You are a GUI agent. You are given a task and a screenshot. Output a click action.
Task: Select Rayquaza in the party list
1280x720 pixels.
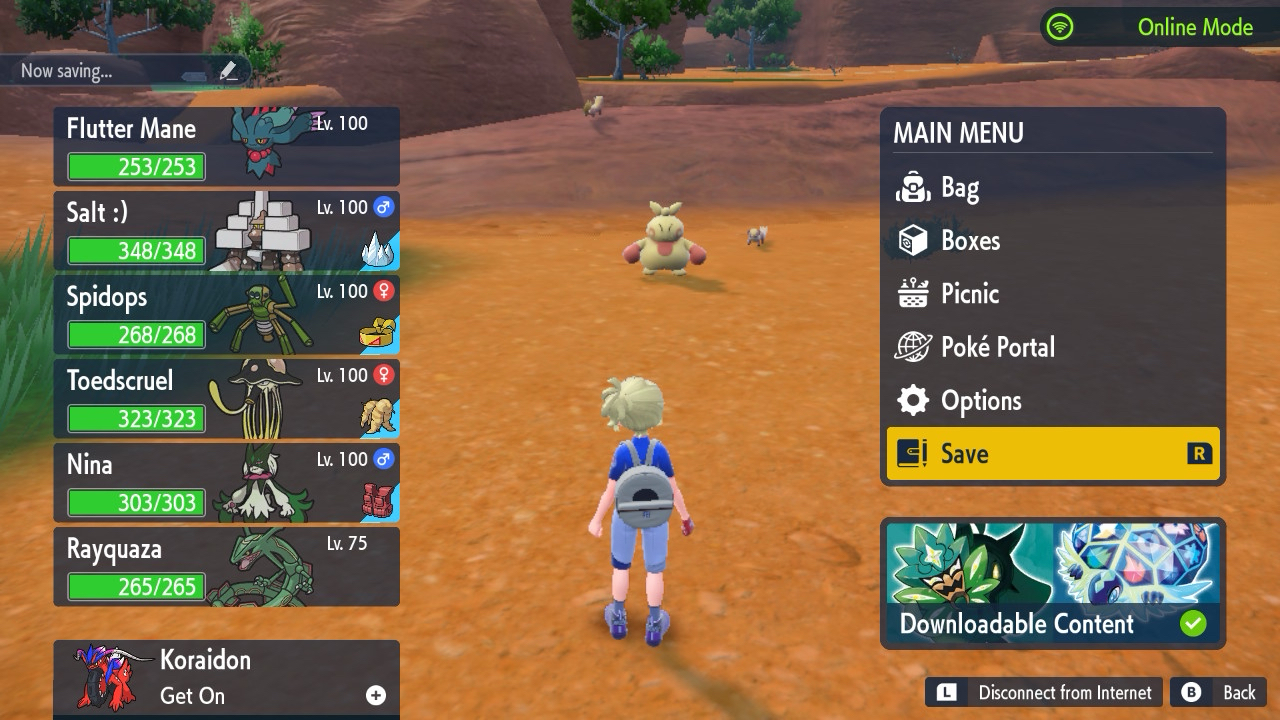point(226,567)
